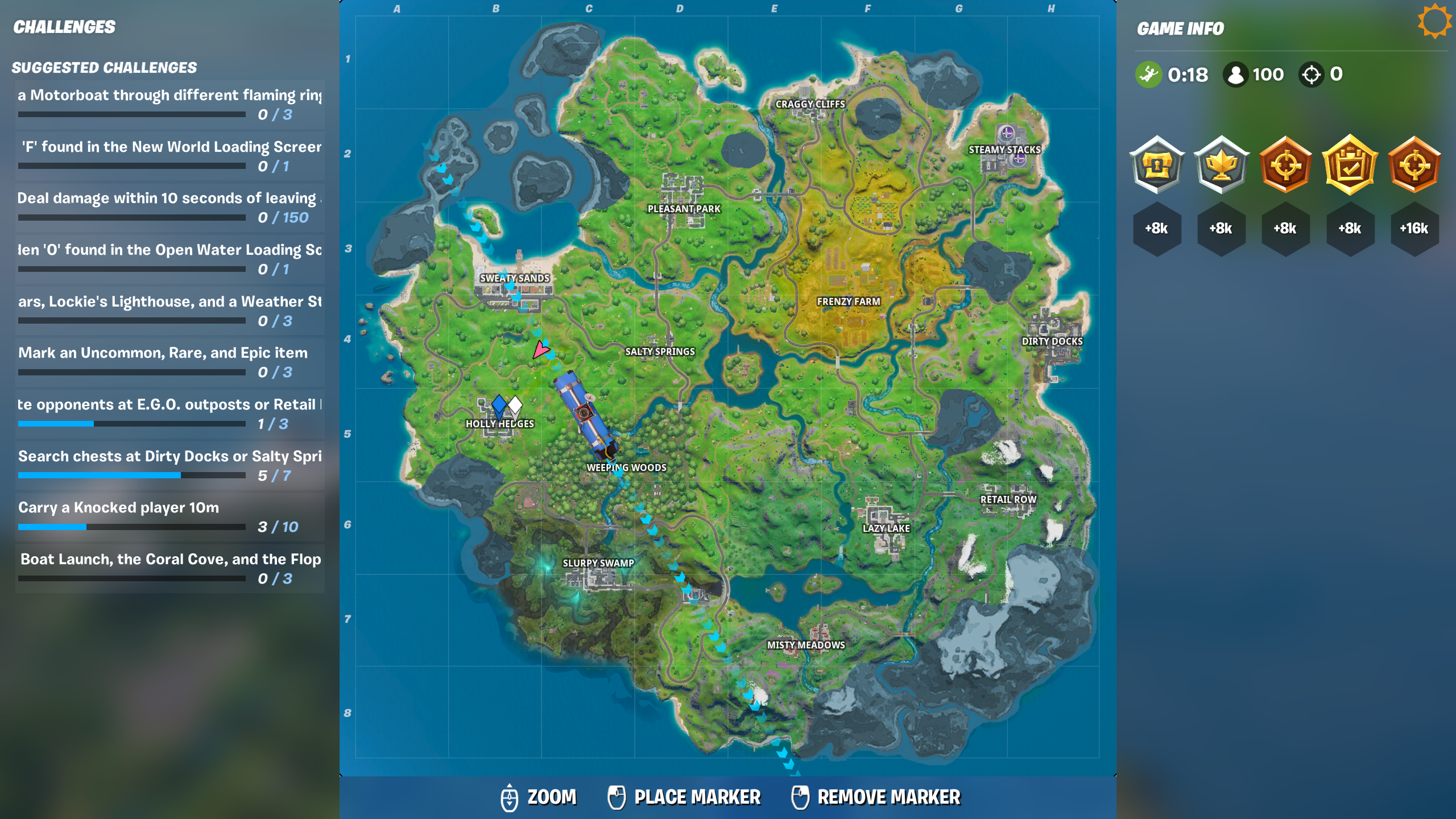Select the Motorboat flaming rings challenge
This screenshot has width=1456, height=819.
point(169,102)
